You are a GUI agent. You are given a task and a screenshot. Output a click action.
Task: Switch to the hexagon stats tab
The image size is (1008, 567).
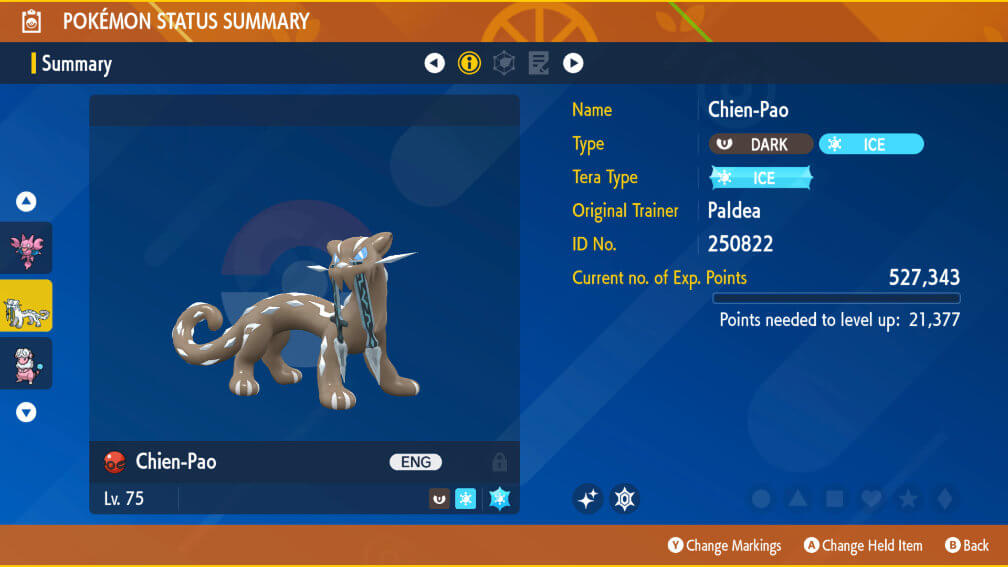tap(504, 63)
